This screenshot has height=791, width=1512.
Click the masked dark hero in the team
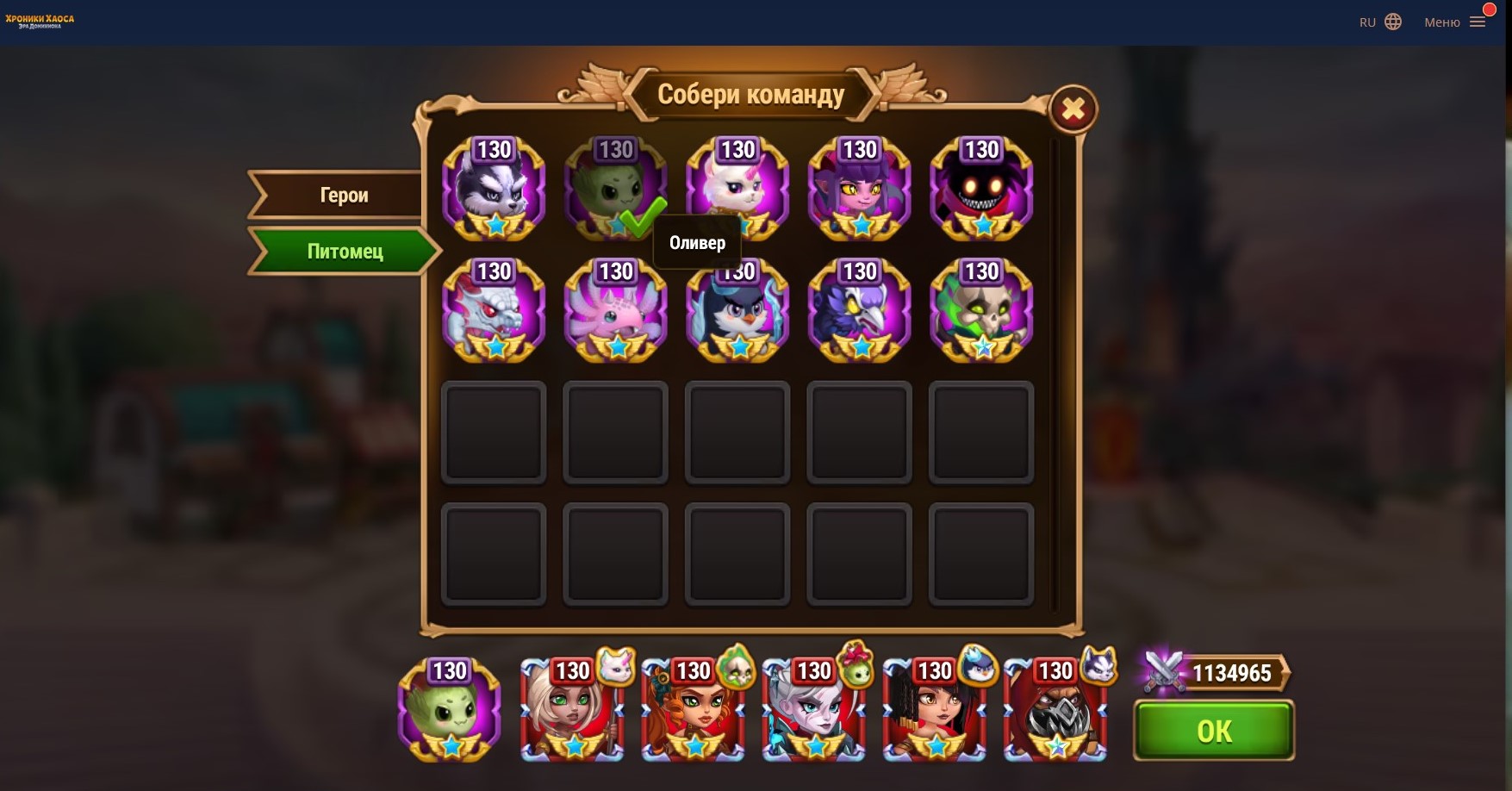(1055, 712)
